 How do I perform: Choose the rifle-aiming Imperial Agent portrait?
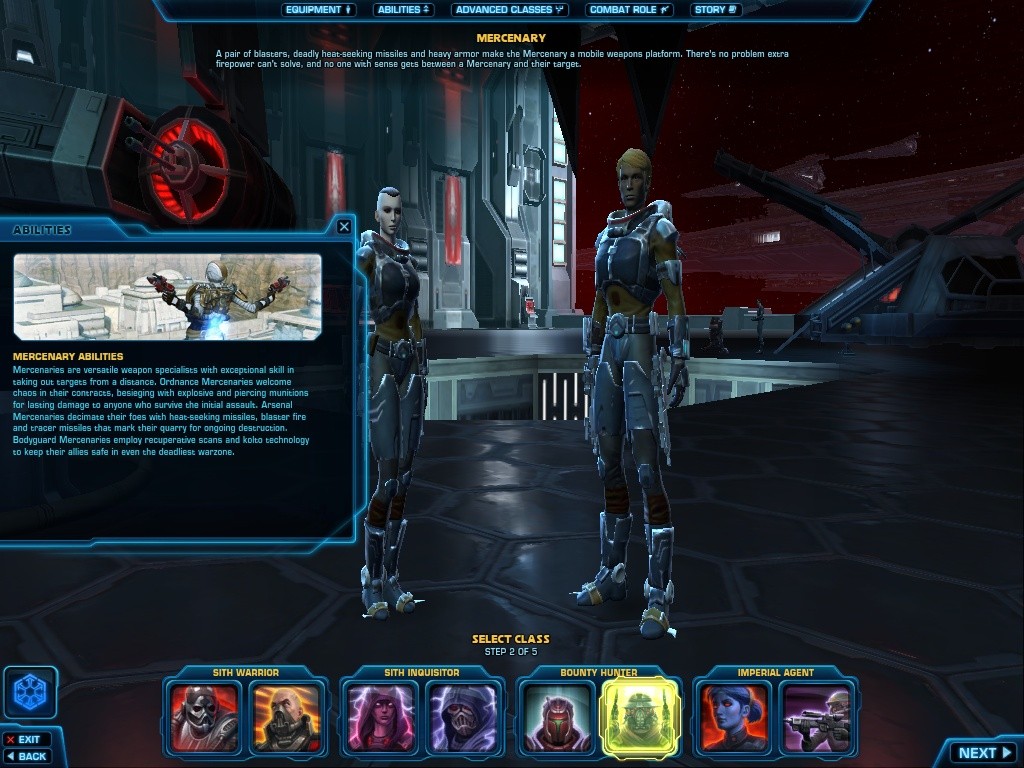coord(815,717)
